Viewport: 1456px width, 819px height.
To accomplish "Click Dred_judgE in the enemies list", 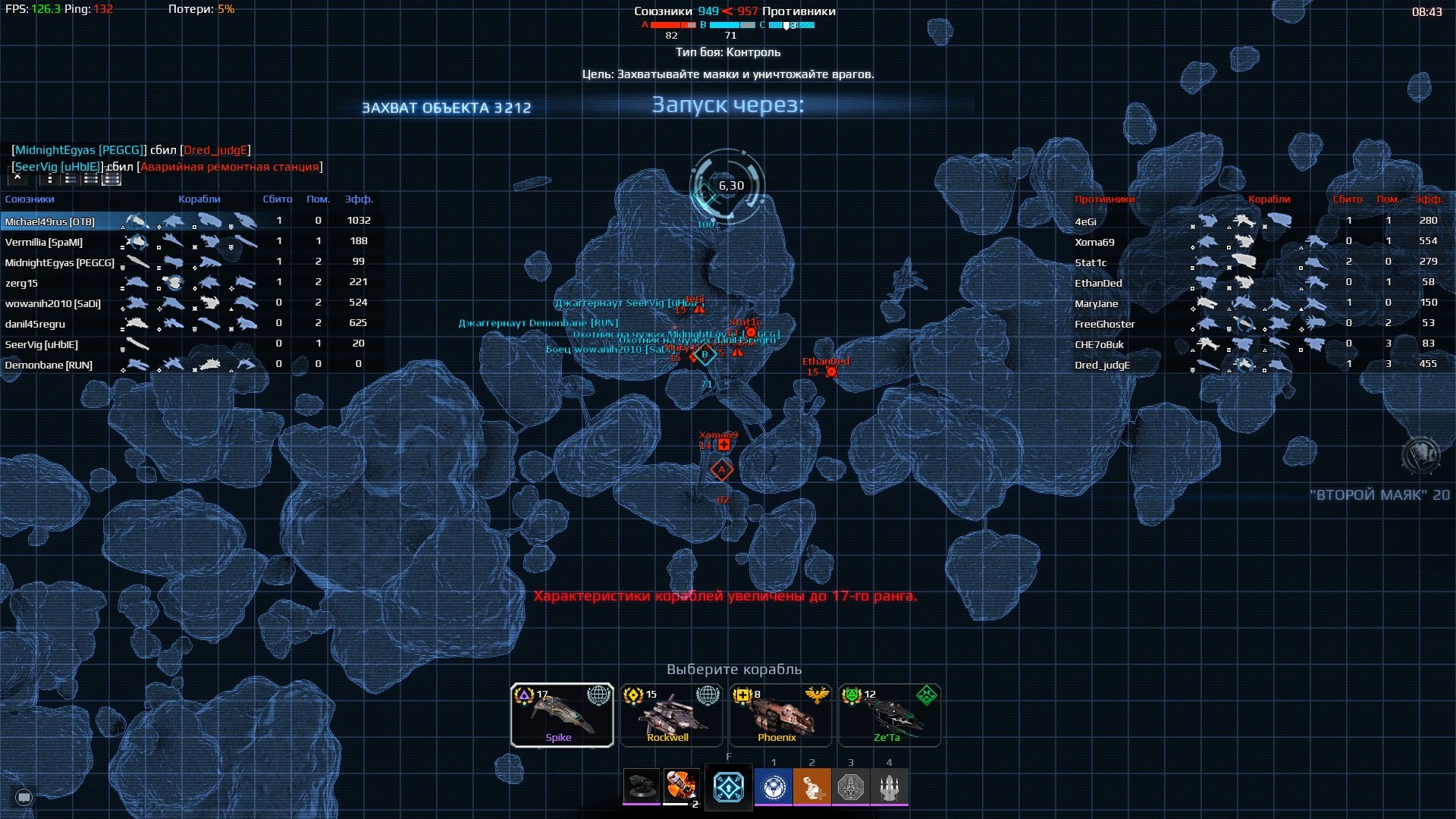I will pyautogui.click(x=1102, y=365).
